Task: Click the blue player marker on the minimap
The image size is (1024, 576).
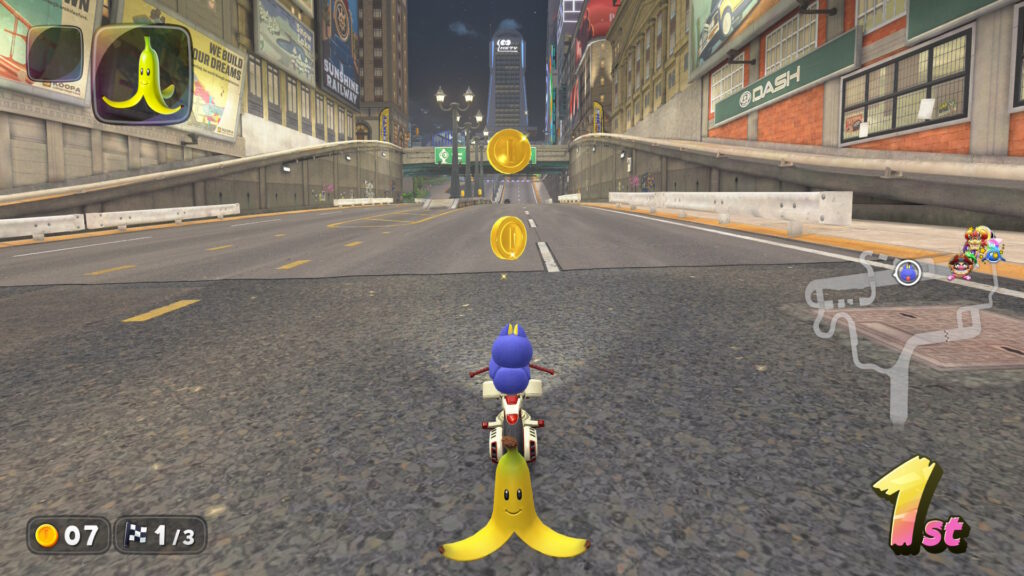Action: [x=907, y=271]
